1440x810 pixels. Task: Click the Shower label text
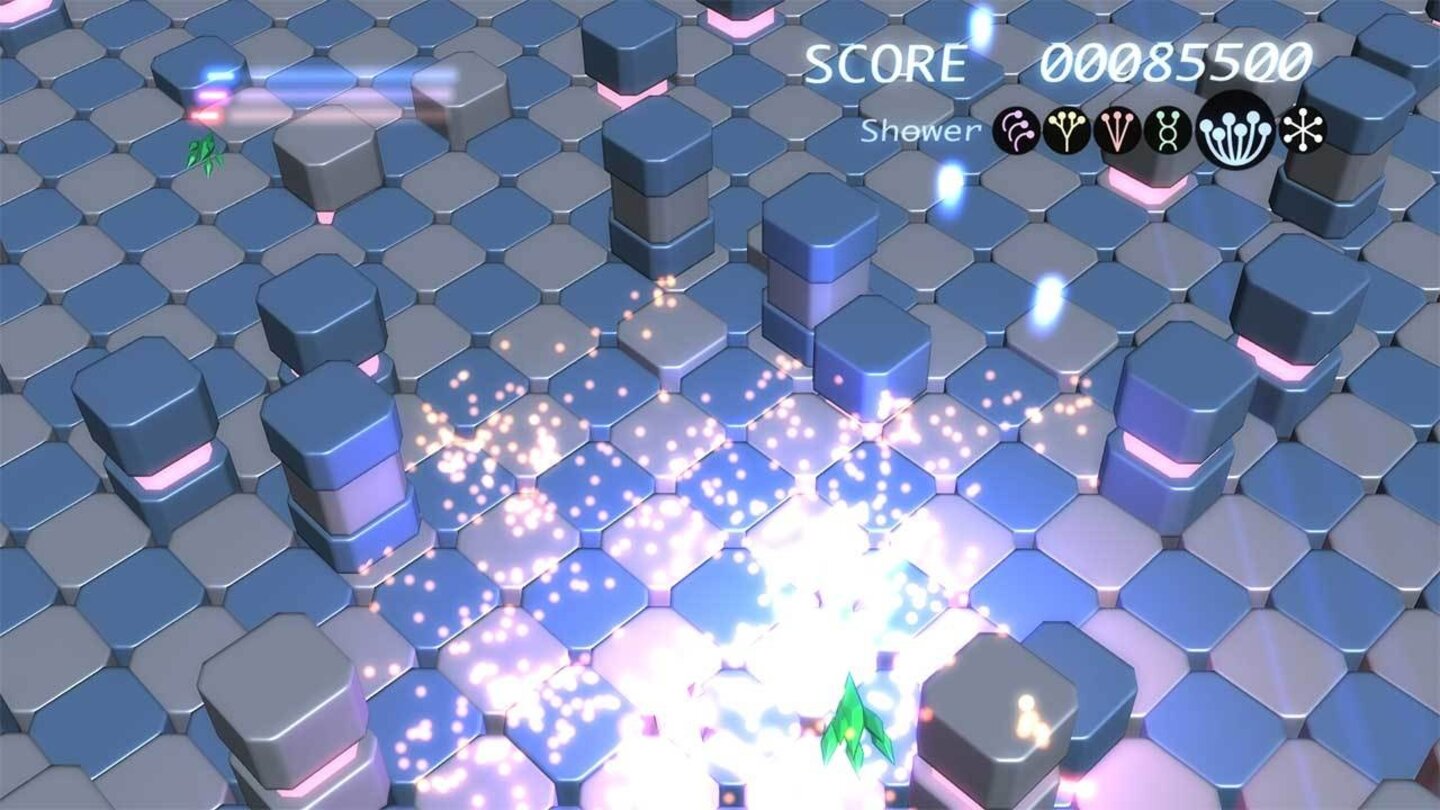[920, 130]
